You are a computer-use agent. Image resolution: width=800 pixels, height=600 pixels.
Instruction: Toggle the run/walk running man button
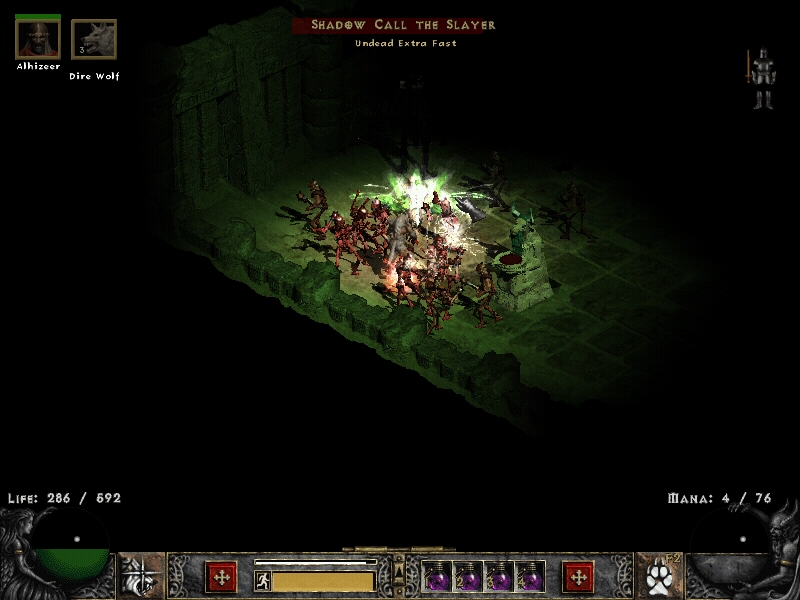click(x=262, y=580)
